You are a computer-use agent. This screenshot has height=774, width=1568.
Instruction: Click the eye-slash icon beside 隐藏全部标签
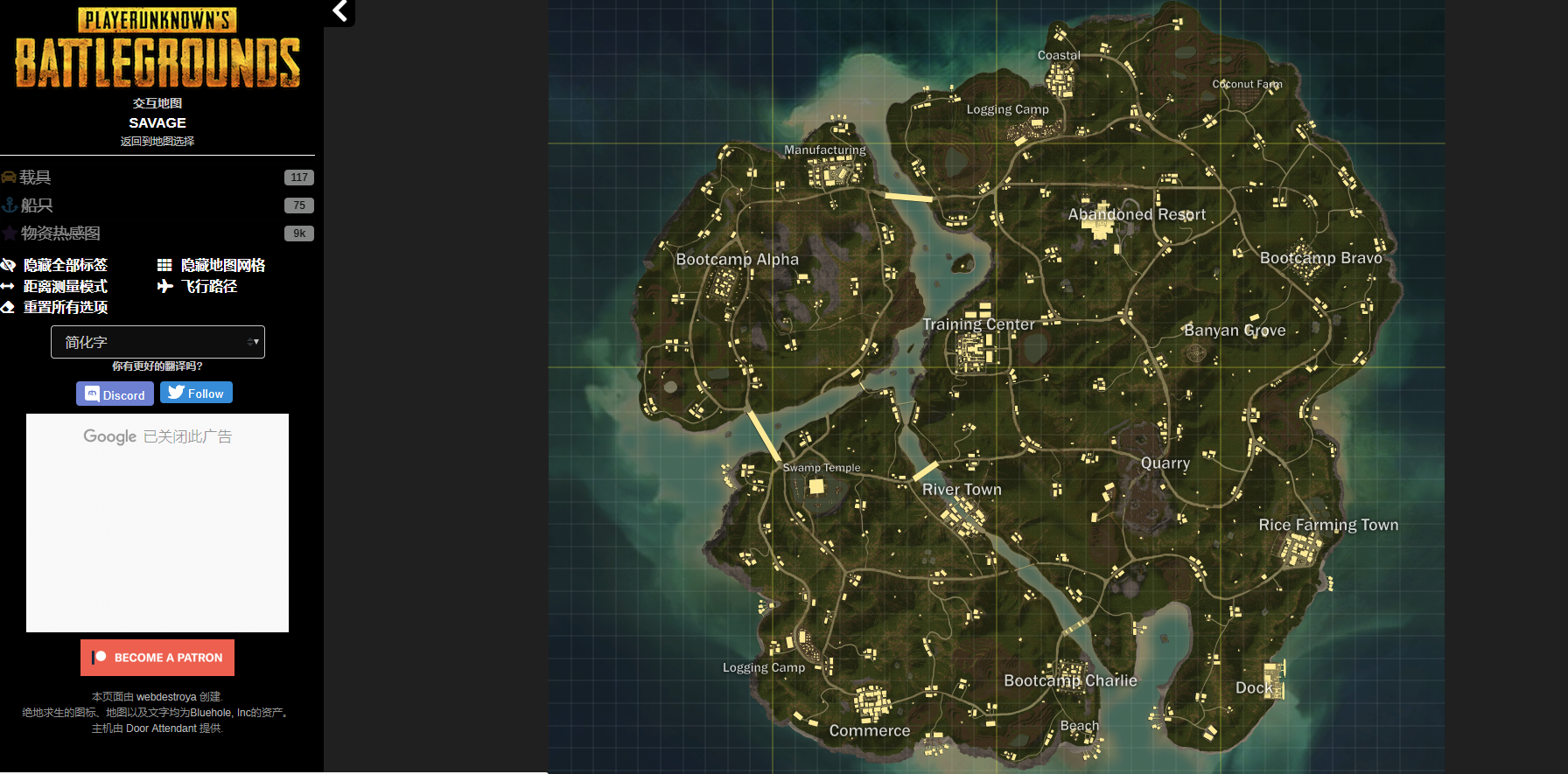pyautogui.click(x=9, y=264)
